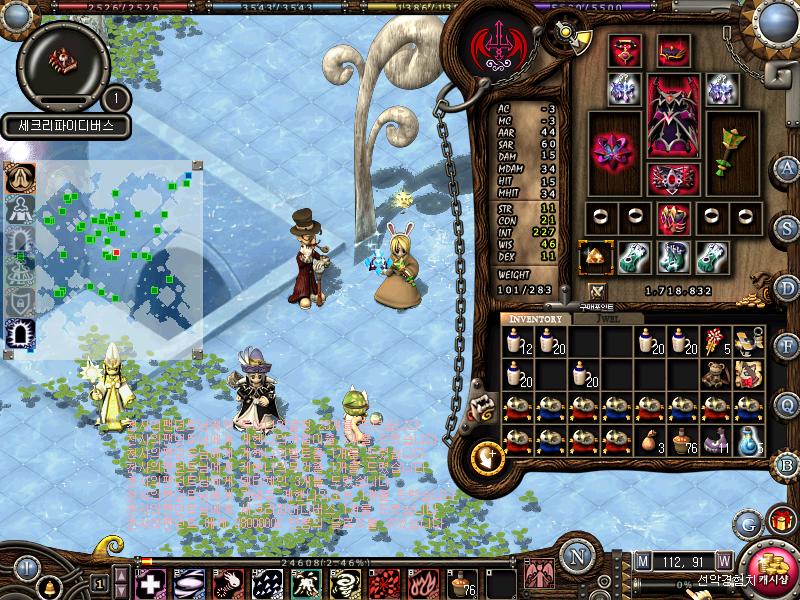Select the firecracker item stack
The width and height of the screenshot is (800, 600).
pyautogui.click(x=715, y=343)
